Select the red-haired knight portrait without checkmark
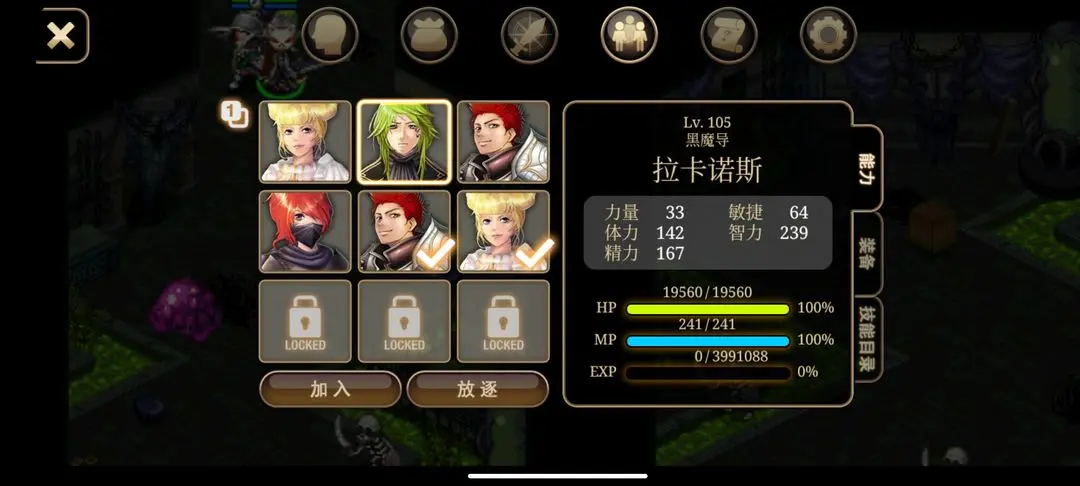Image resolution: width=1080 pixels, height=486 pixels. 503,142
